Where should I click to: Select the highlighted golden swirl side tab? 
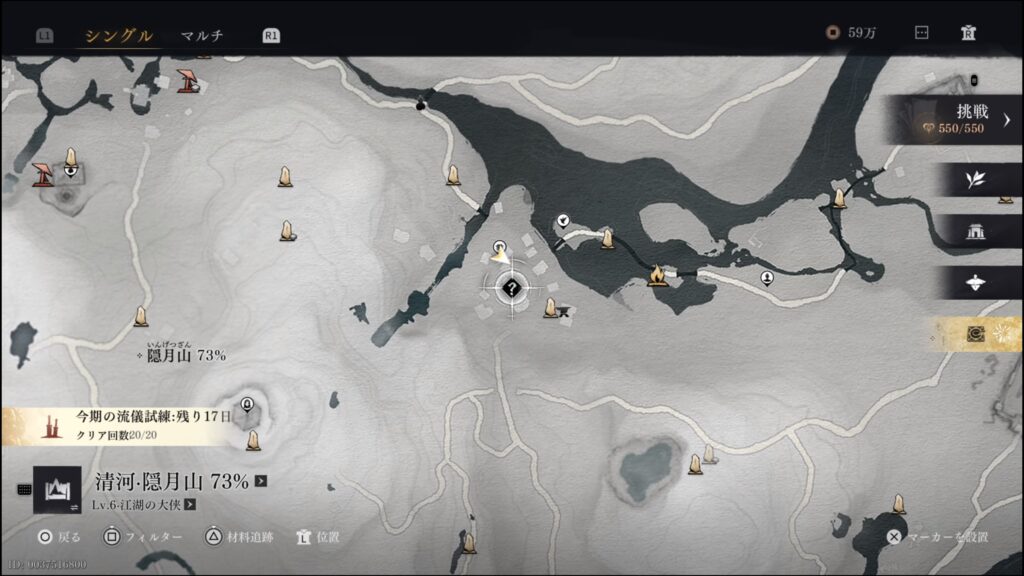[x=976, y=334]
